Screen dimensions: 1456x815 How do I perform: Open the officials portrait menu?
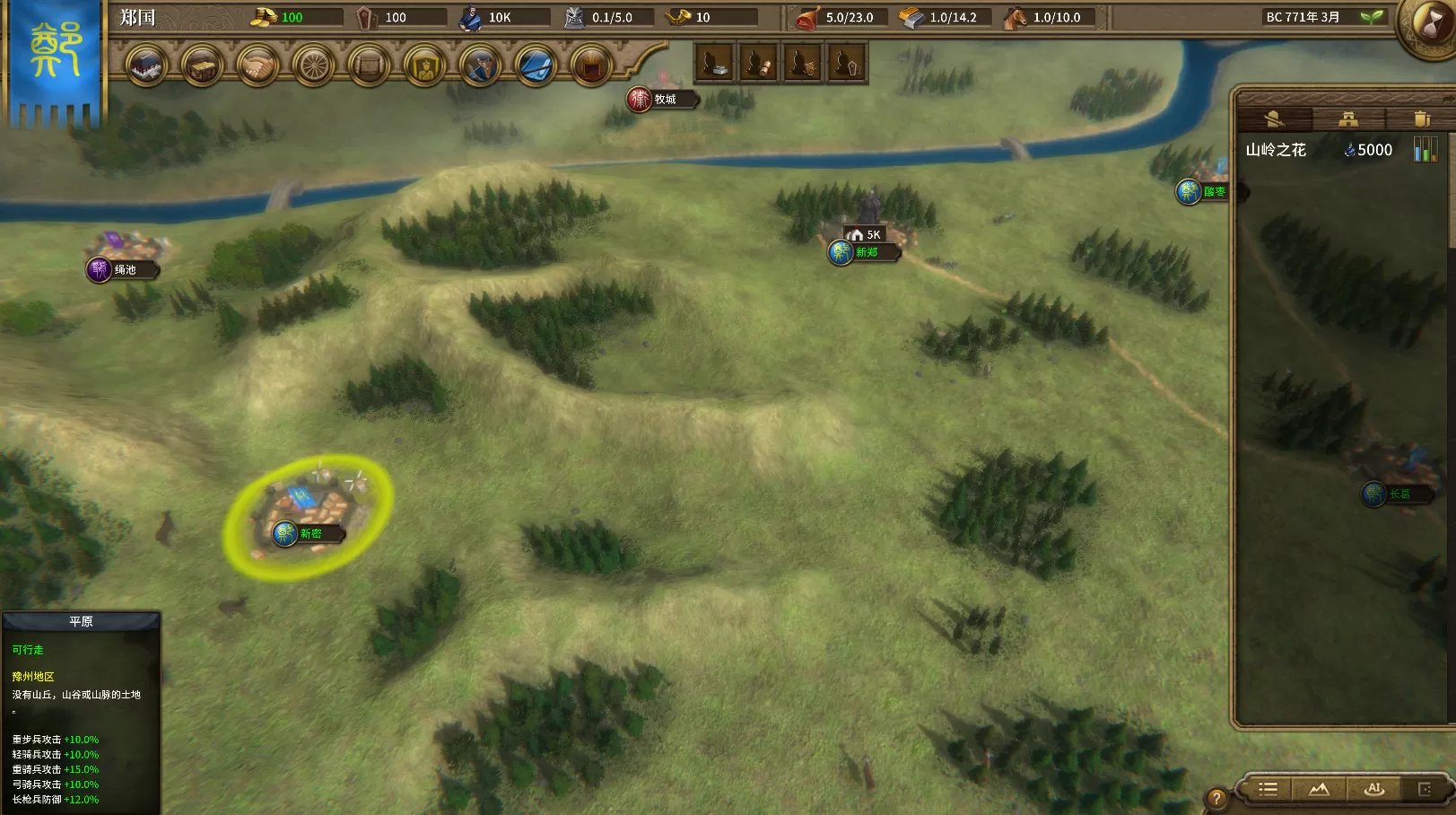(x=424, y=66)
